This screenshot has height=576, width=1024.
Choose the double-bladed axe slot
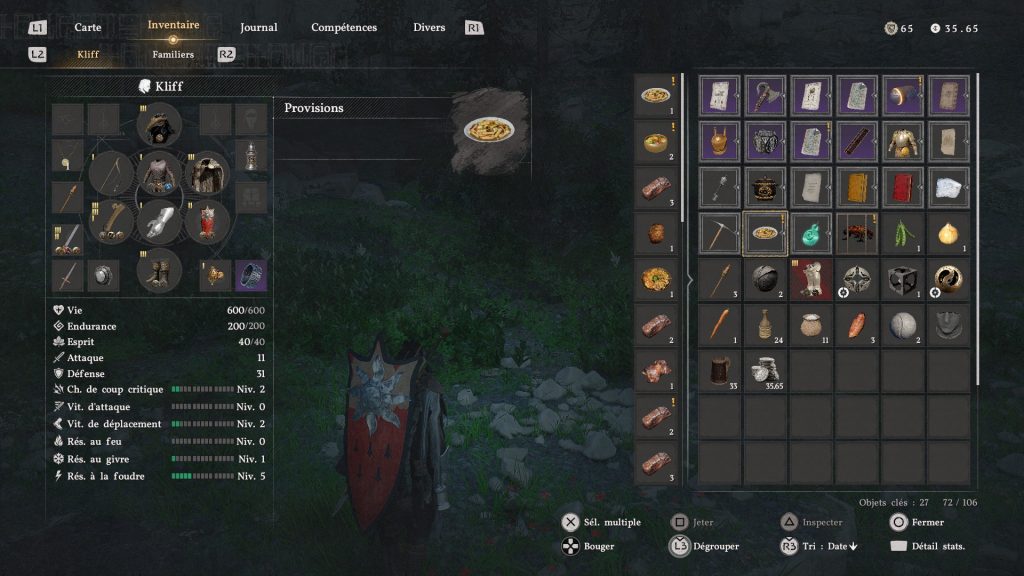(766, 95)
